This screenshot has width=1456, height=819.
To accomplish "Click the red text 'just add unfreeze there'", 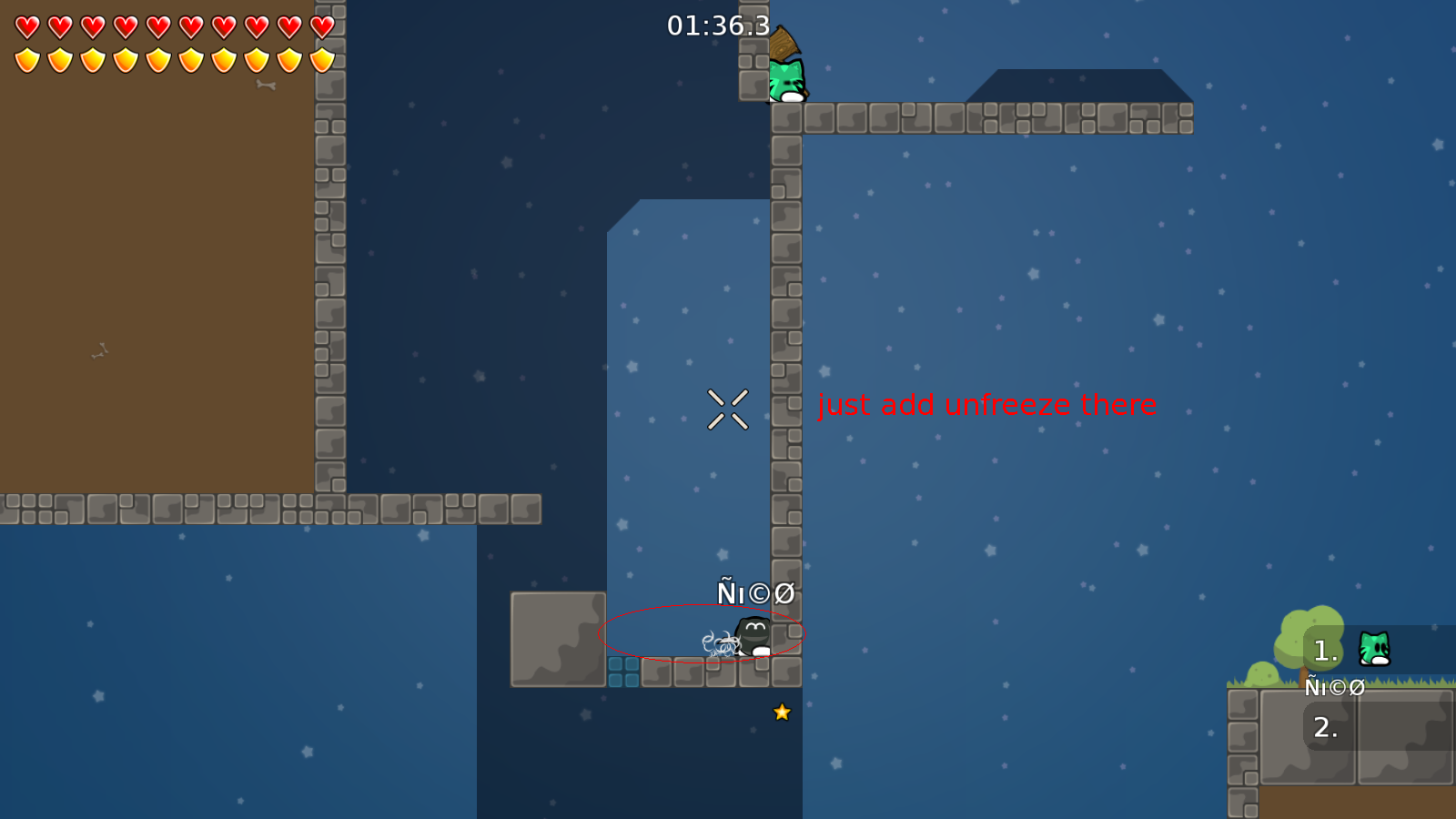I will pyautogui.click(x=986, y=406).
